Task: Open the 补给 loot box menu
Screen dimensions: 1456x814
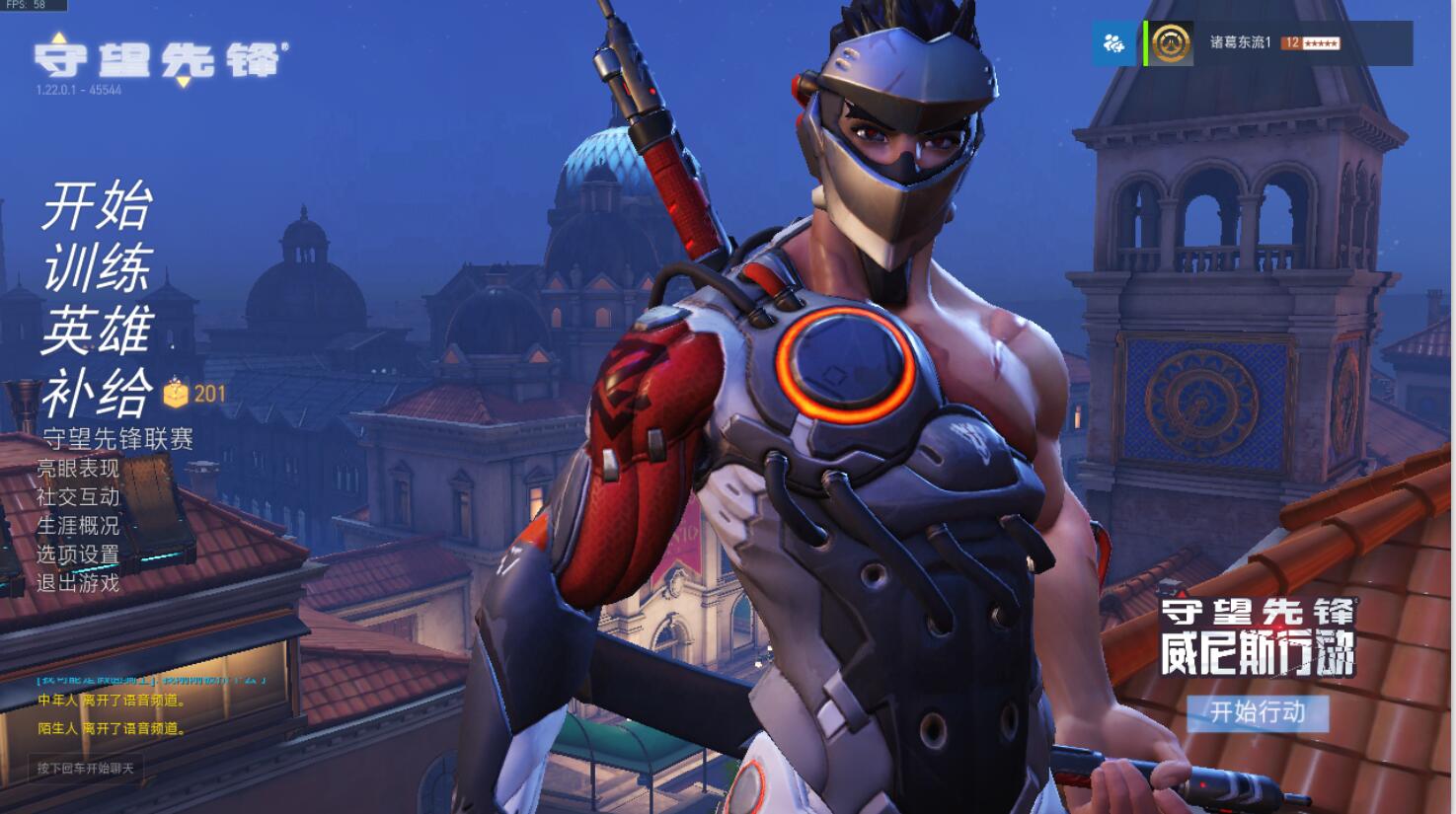Action: pyautogui.click(x=97, y=392)
